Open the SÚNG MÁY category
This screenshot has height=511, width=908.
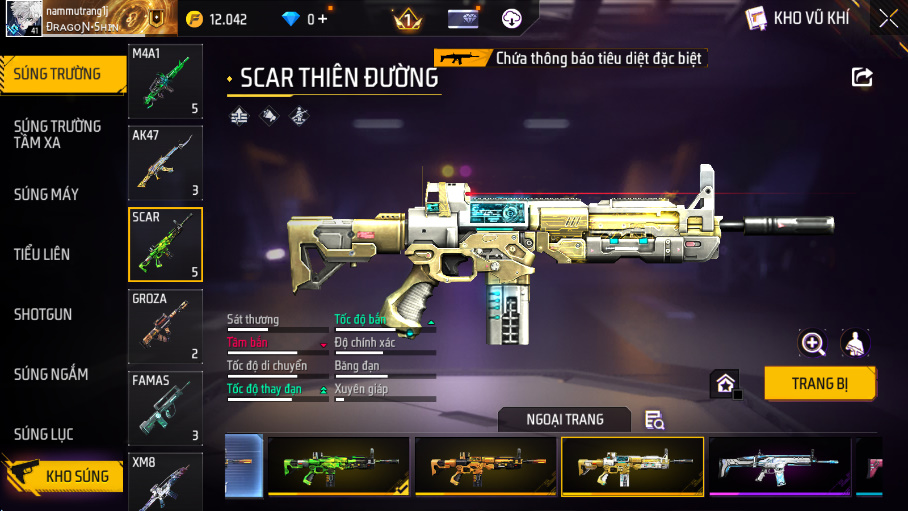[46, 194]
